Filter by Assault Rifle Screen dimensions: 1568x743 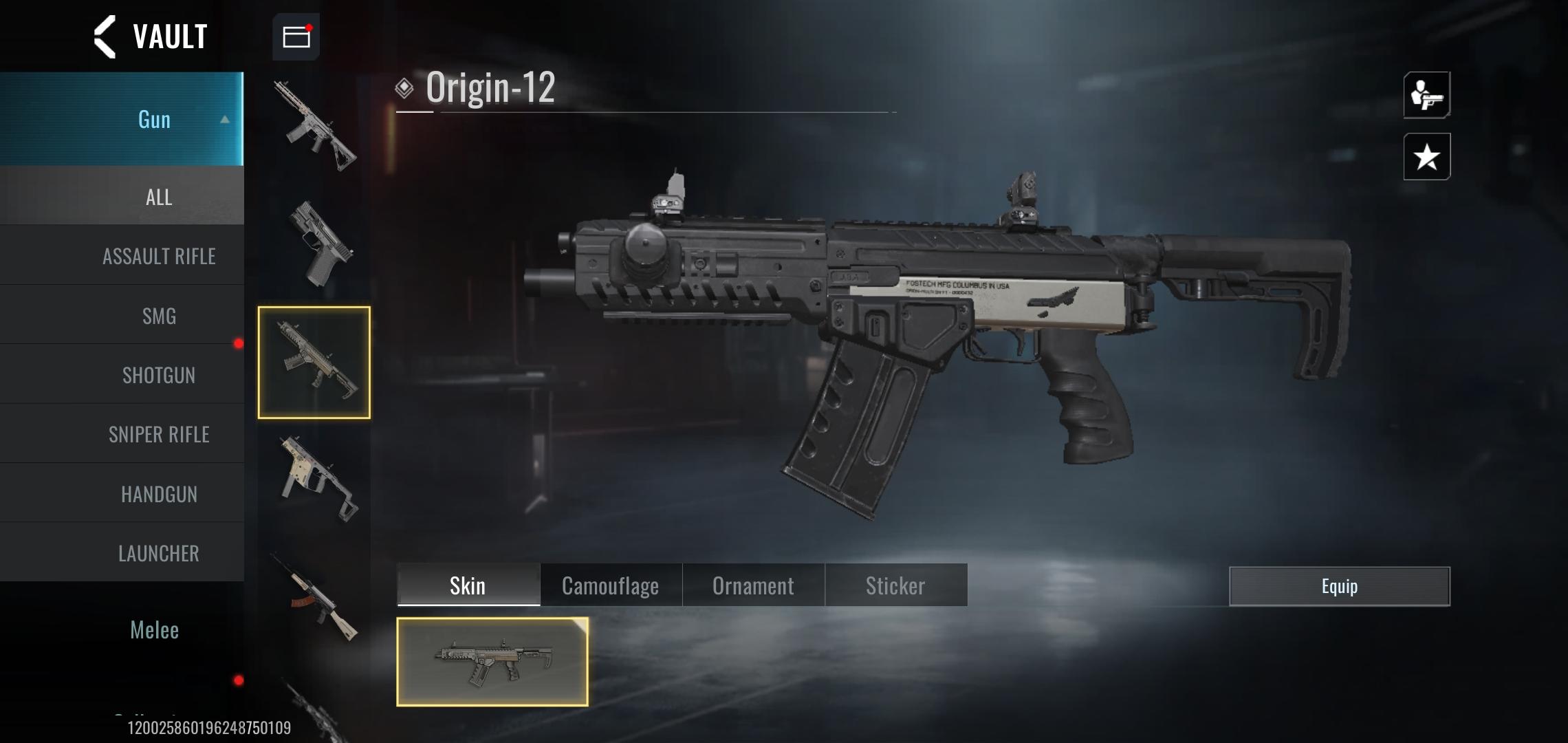point(159,257)
